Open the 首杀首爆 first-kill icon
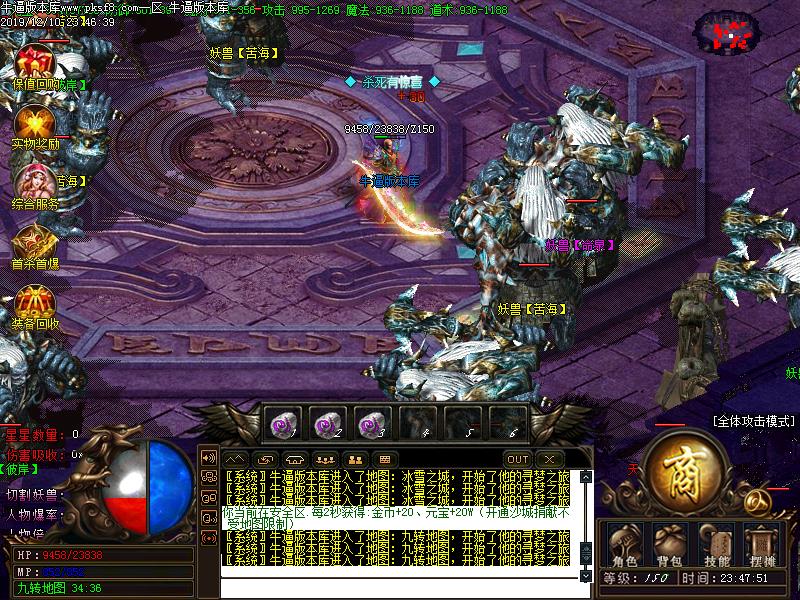Image resolution: width=800 pixels, height=600 pixels. pyautogui.click(x=36, y=244)
